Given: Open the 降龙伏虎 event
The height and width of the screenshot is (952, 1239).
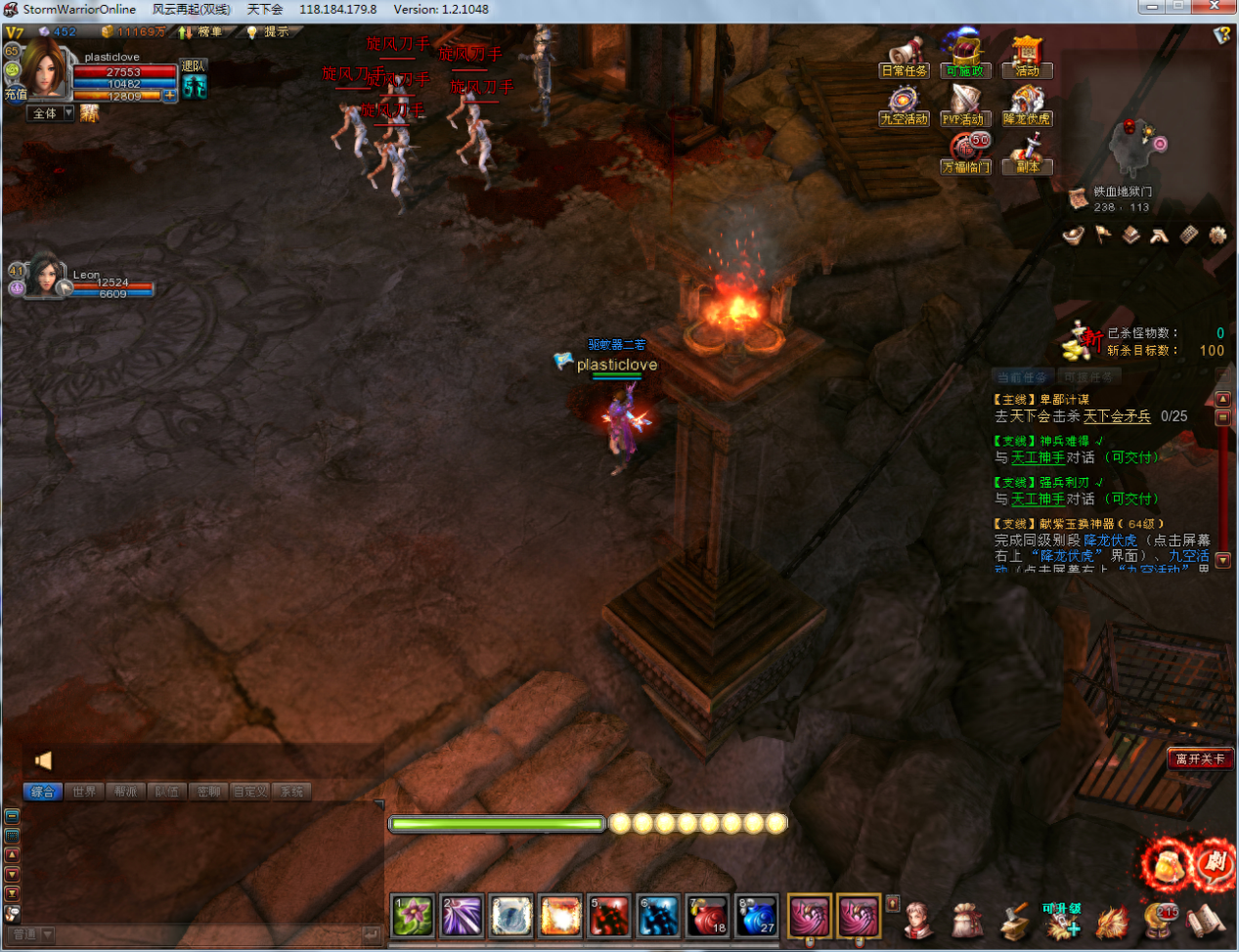Looking at the screenshot, I should [1027, 106].
